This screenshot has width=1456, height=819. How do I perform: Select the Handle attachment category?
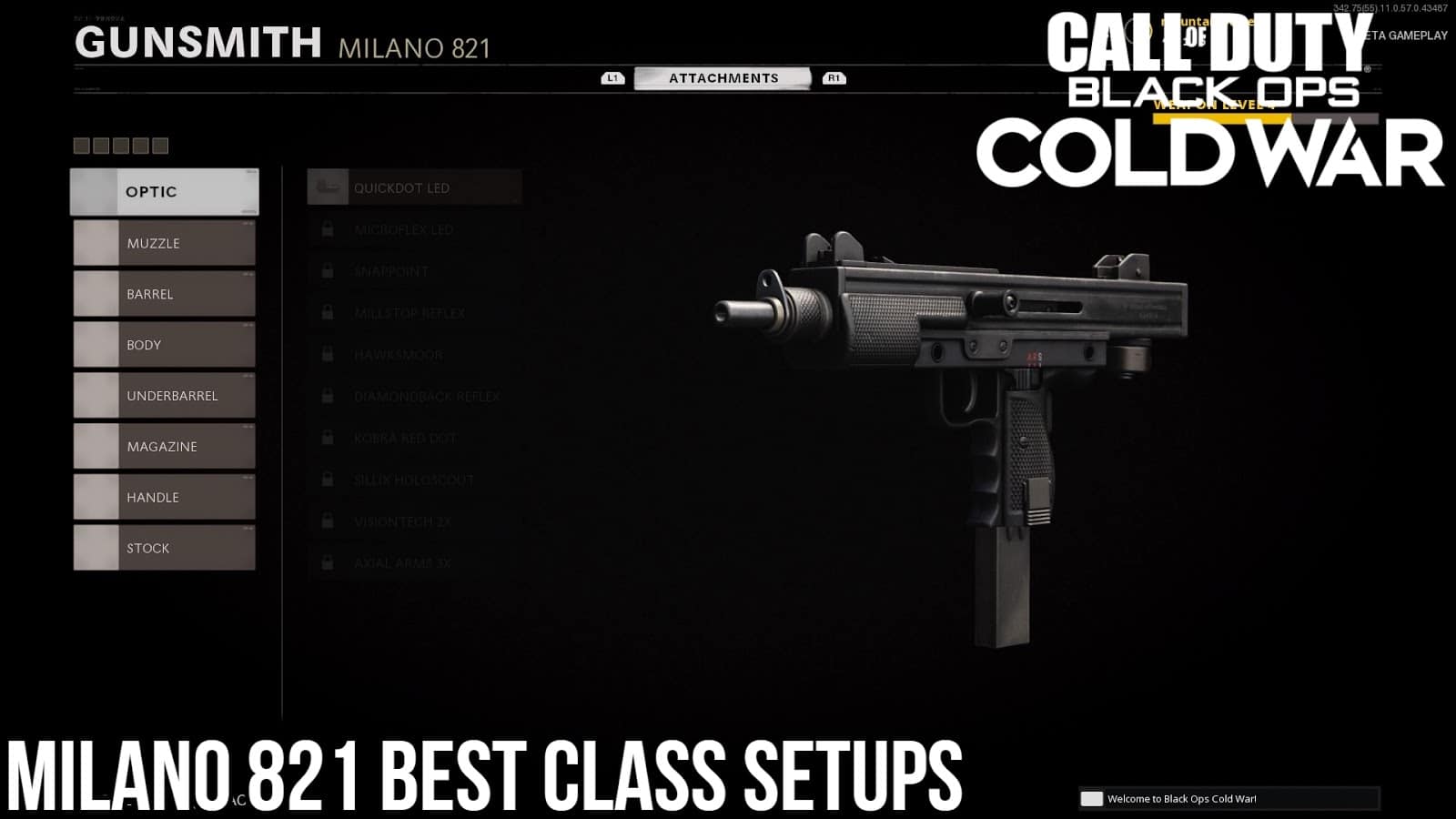164,497
